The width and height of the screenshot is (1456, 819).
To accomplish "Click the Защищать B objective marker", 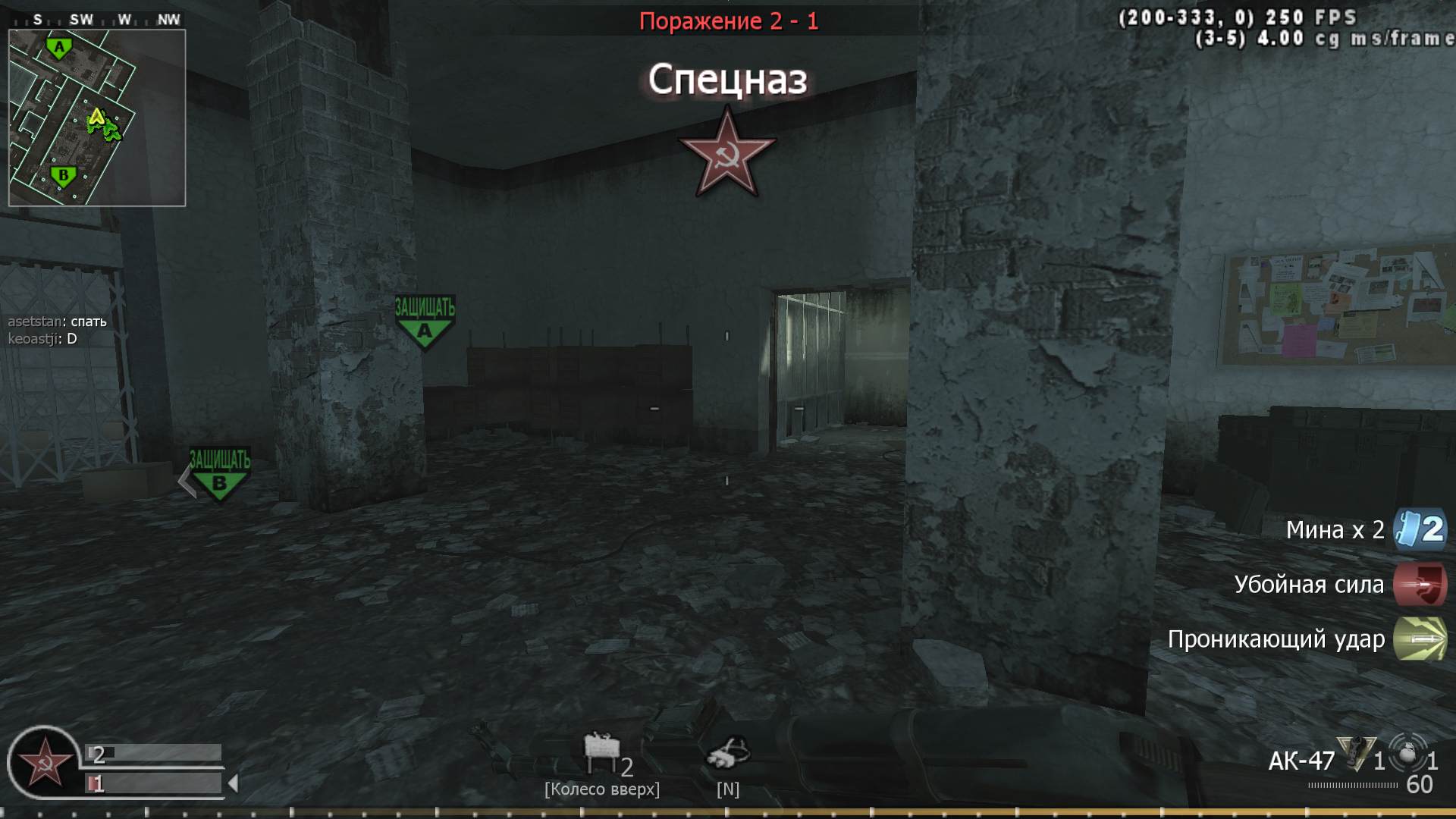I will point(218,470).
